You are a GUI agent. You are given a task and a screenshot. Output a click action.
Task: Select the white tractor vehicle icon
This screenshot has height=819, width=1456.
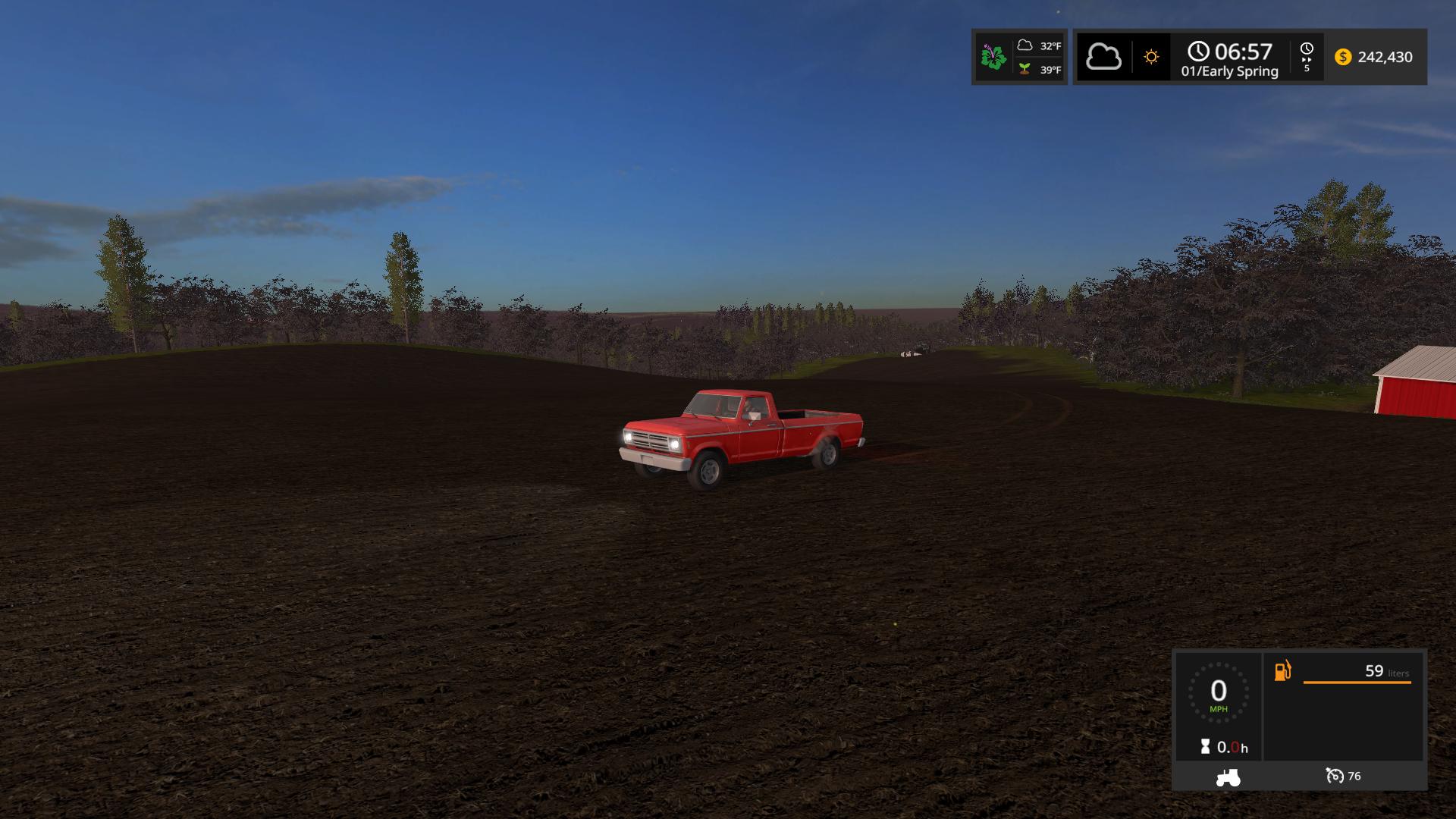[x=1228, y=777]
